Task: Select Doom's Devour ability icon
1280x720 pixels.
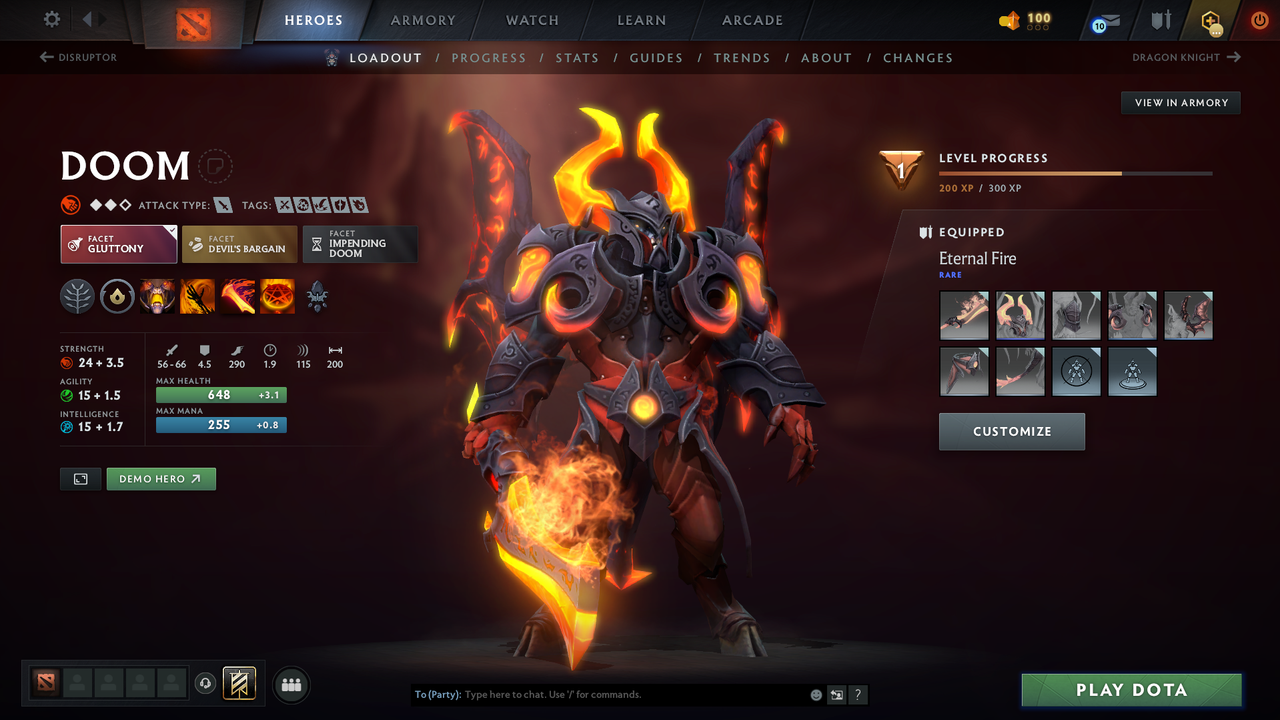Action: pyautogui.click(x=157, y=296)
